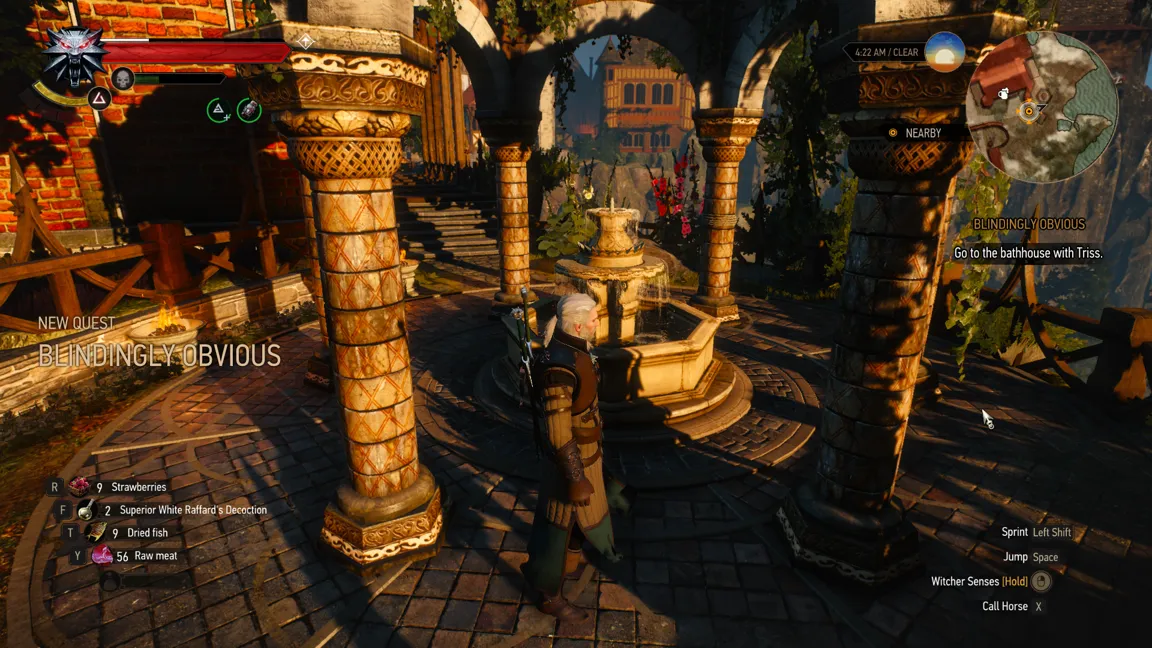
Task: Open the circular minimap
Action: (x=1043, y=106)
